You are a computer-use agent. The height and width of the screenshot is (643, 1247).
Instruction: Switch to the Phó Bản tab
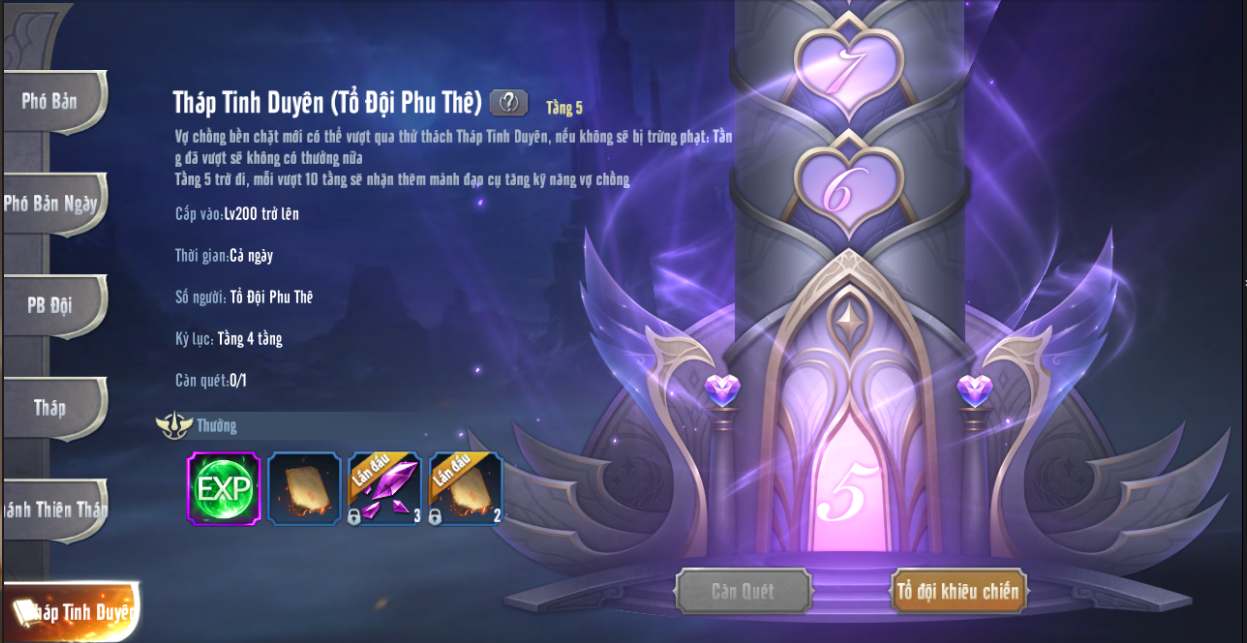52,101
